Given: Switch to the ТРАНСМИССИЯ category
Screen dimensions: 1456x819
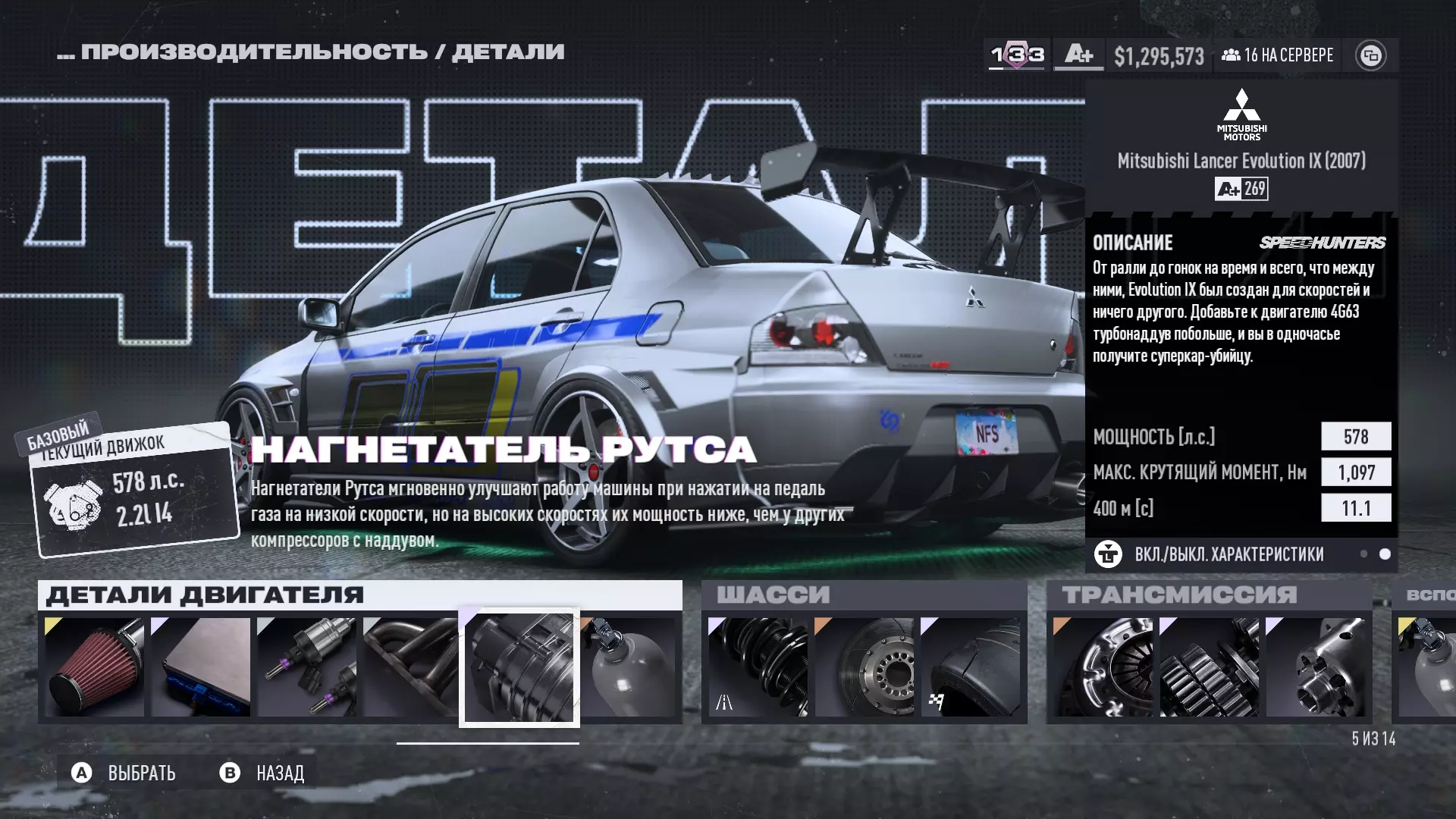Looking at the screenshot, I should click(x=1179, y=595).
